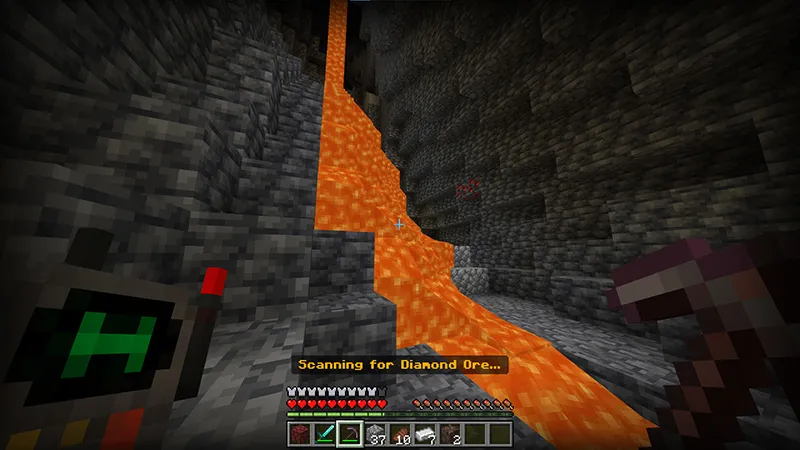Select the diamond sword hotbar slot

click(324, 433)
